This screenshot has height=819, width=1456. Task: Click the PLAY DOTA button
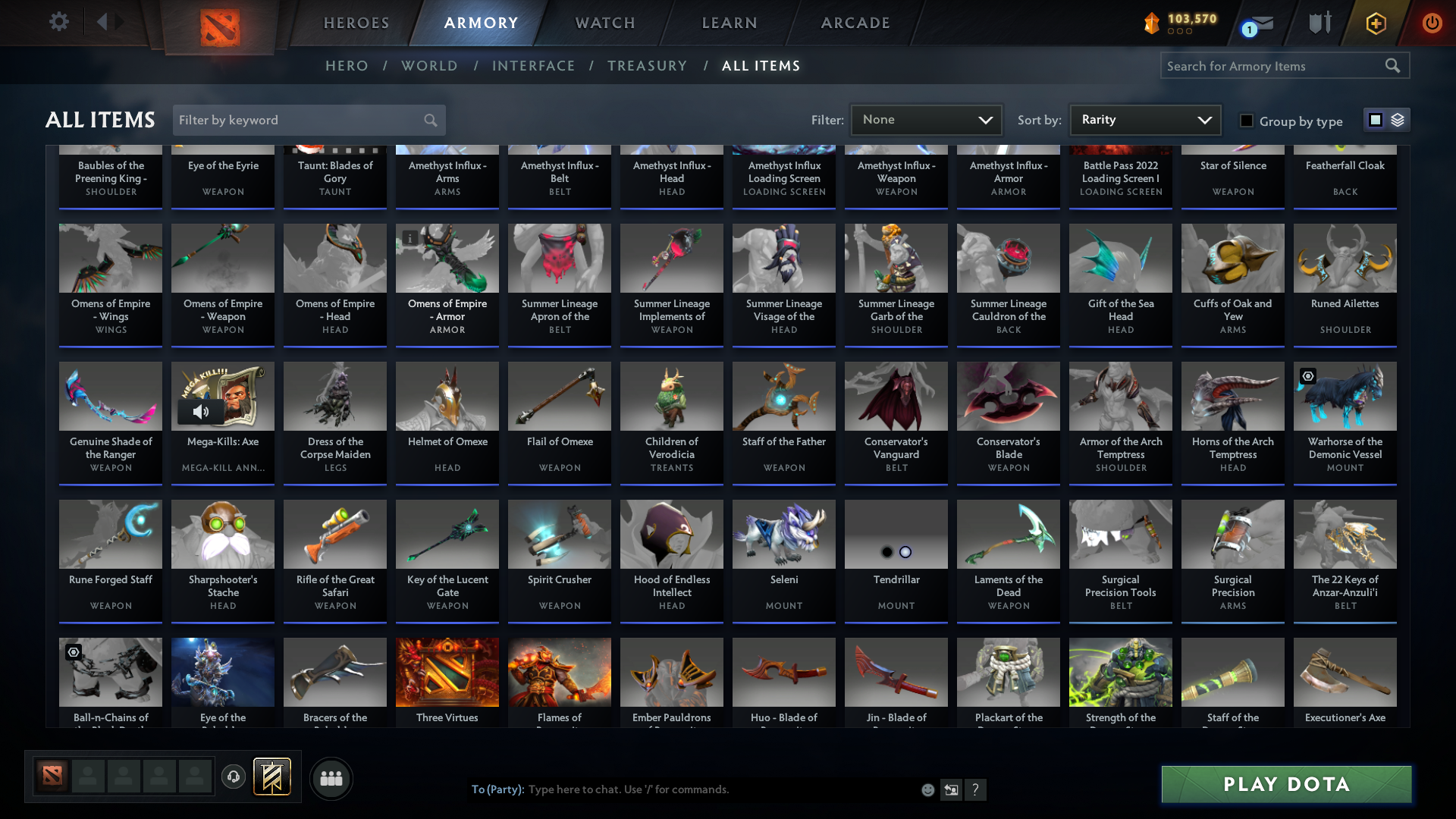tap(1285, 784)
